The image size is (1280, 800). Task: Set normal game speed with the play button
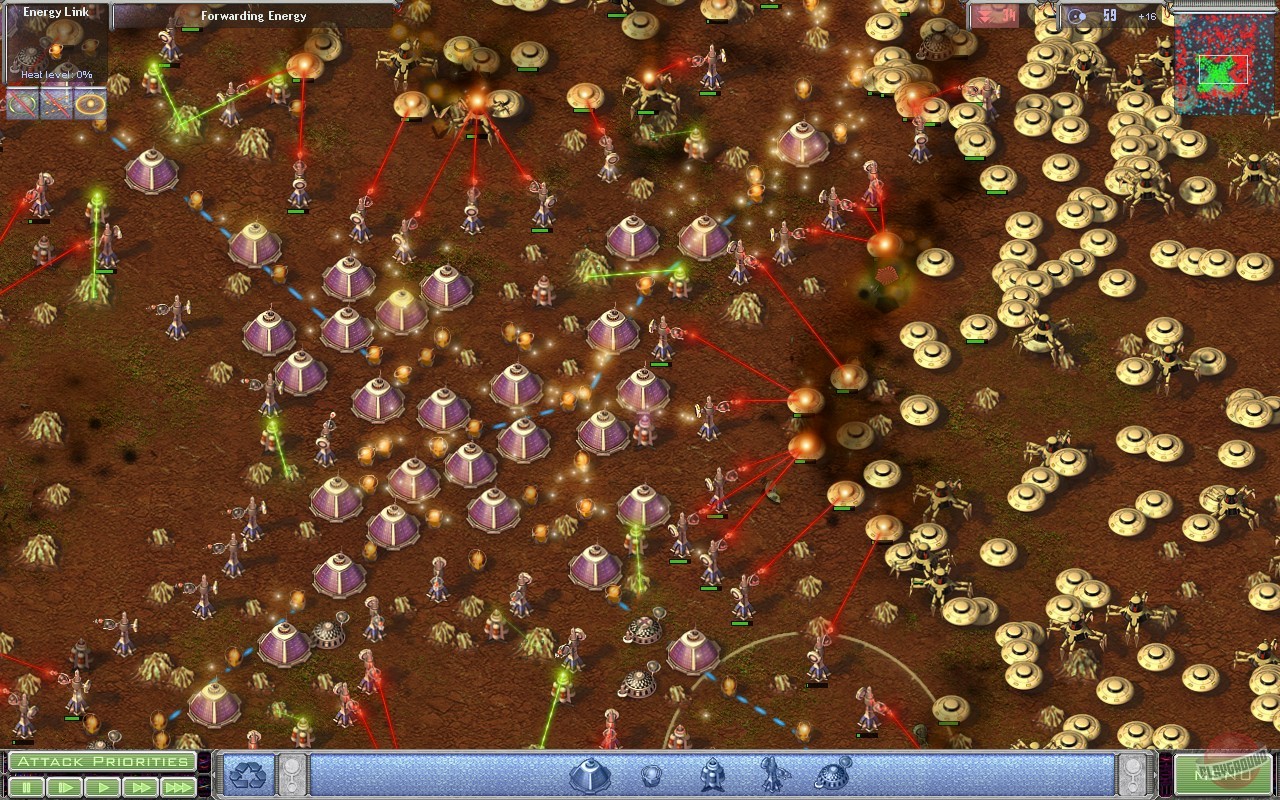click(100, 787)
